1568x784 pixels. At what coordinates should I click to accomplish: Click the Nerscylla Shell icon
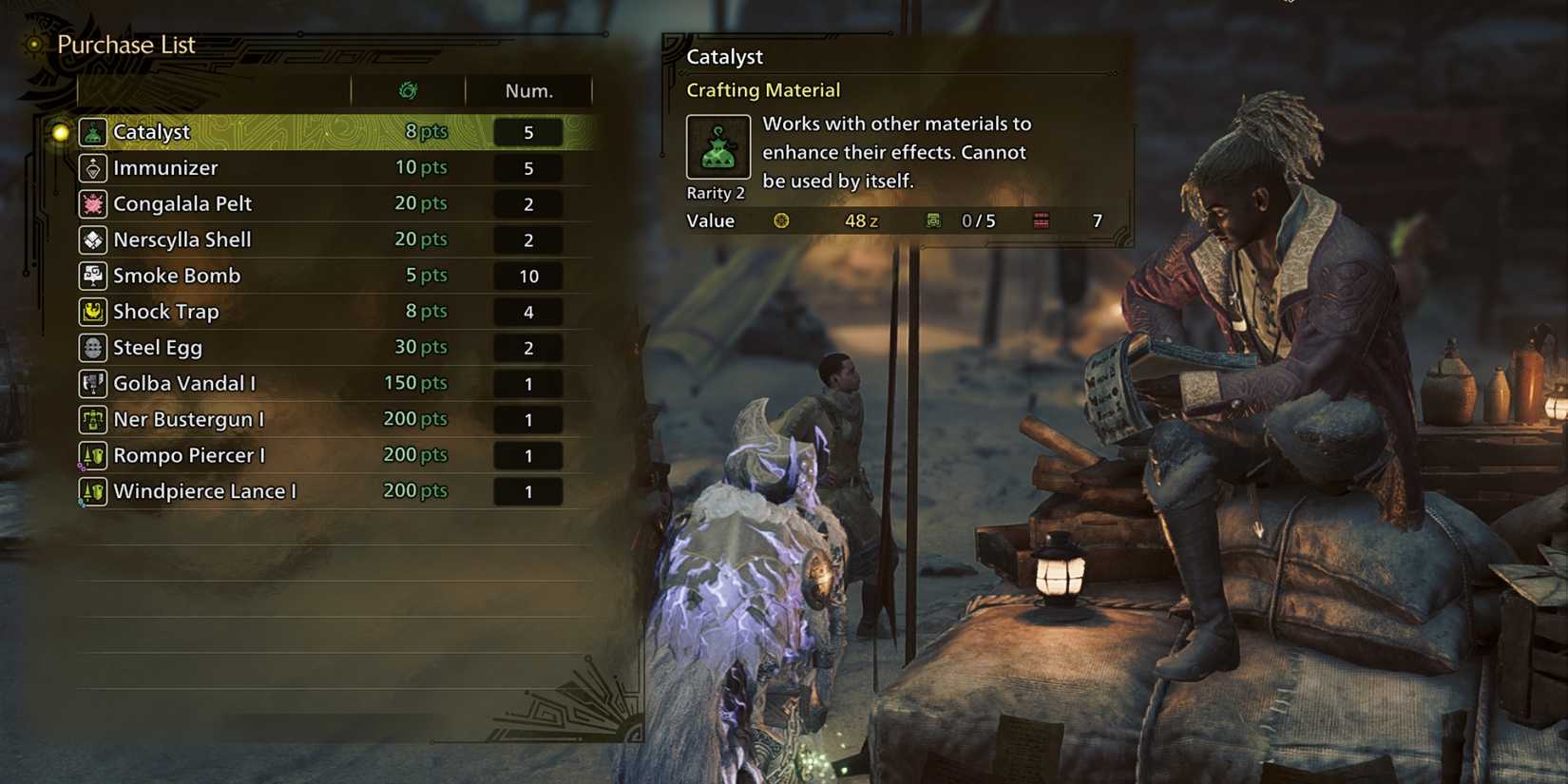pos(92,239)
